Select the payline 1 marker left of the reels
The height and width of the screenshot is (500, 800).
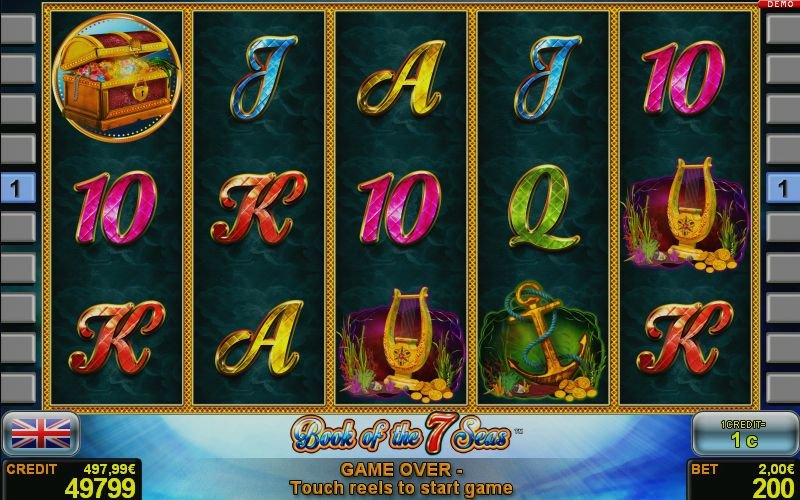click(17, 187)
